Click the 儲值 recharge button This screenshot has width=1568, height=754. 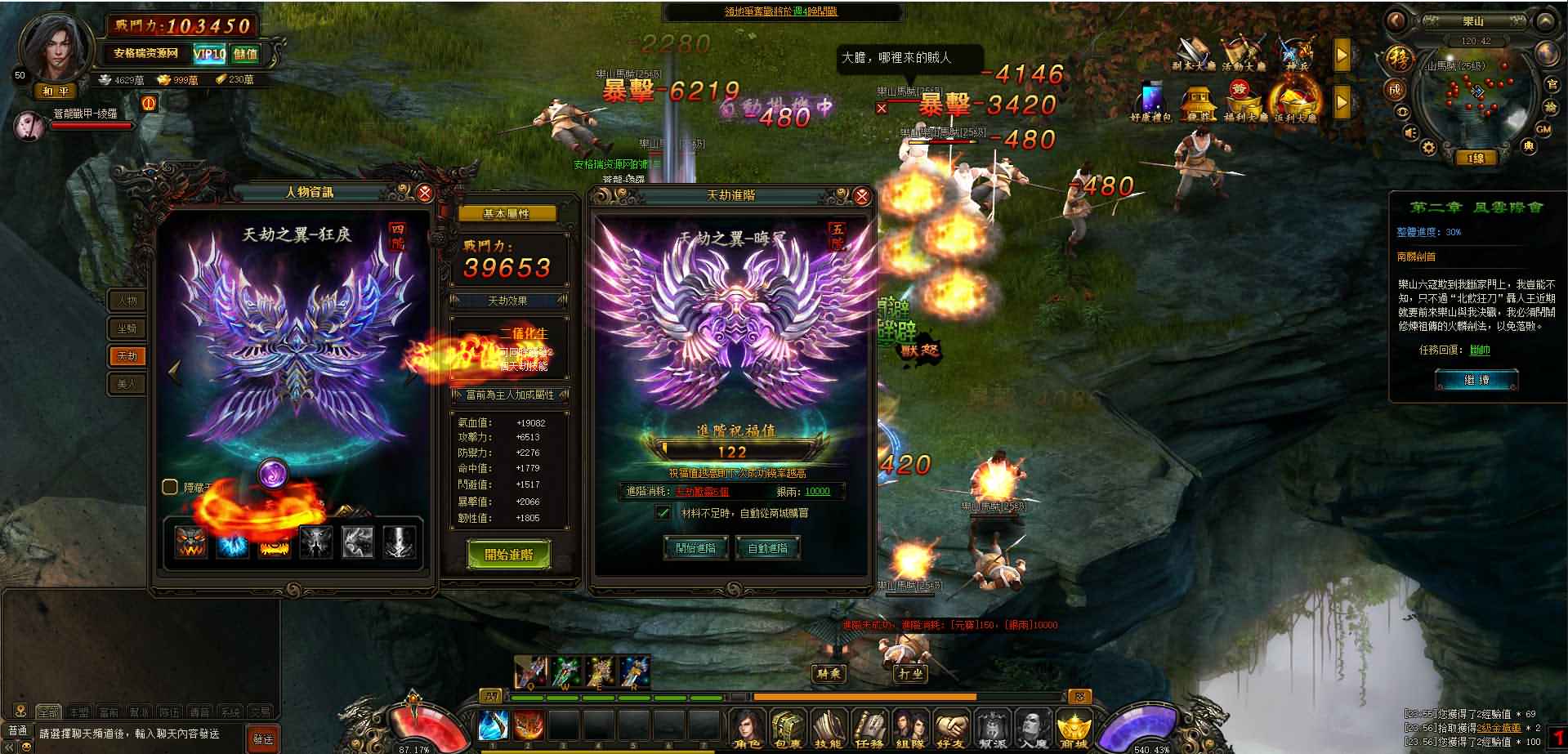pyautogui.click(x=245, y=55)
